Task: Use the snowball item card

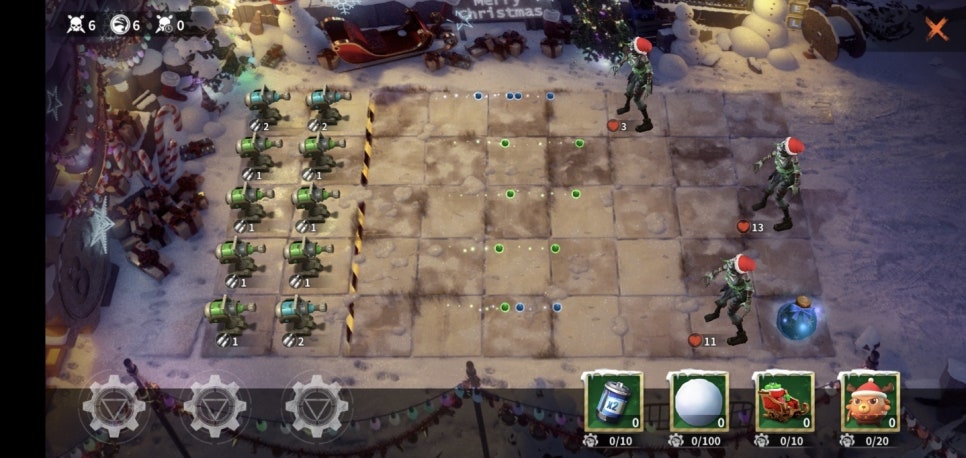Action: [x=698, y=402]
